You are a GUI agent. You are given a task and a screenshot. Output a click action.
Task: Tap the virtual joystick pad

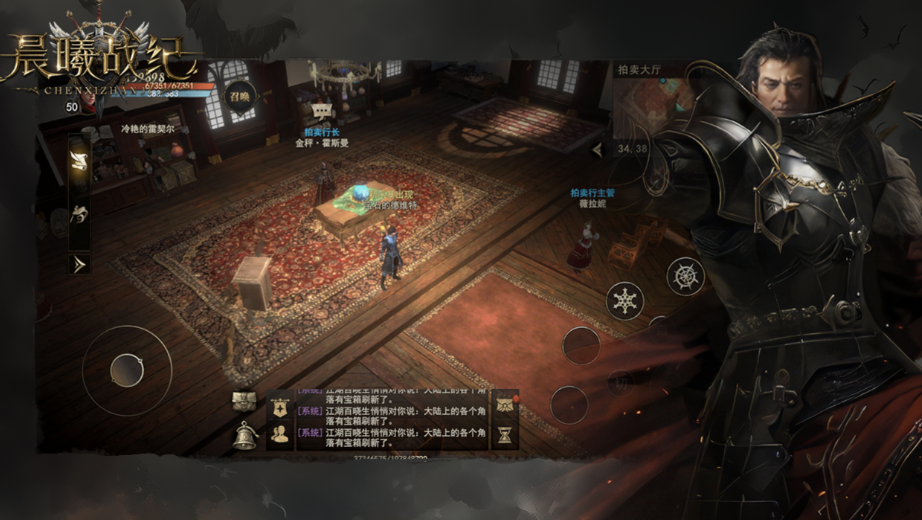click(127, 371)
